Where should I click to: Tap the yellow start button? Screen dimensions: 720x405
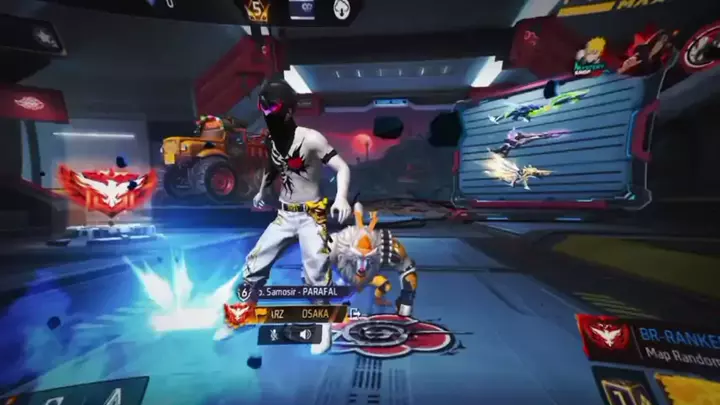690,388
